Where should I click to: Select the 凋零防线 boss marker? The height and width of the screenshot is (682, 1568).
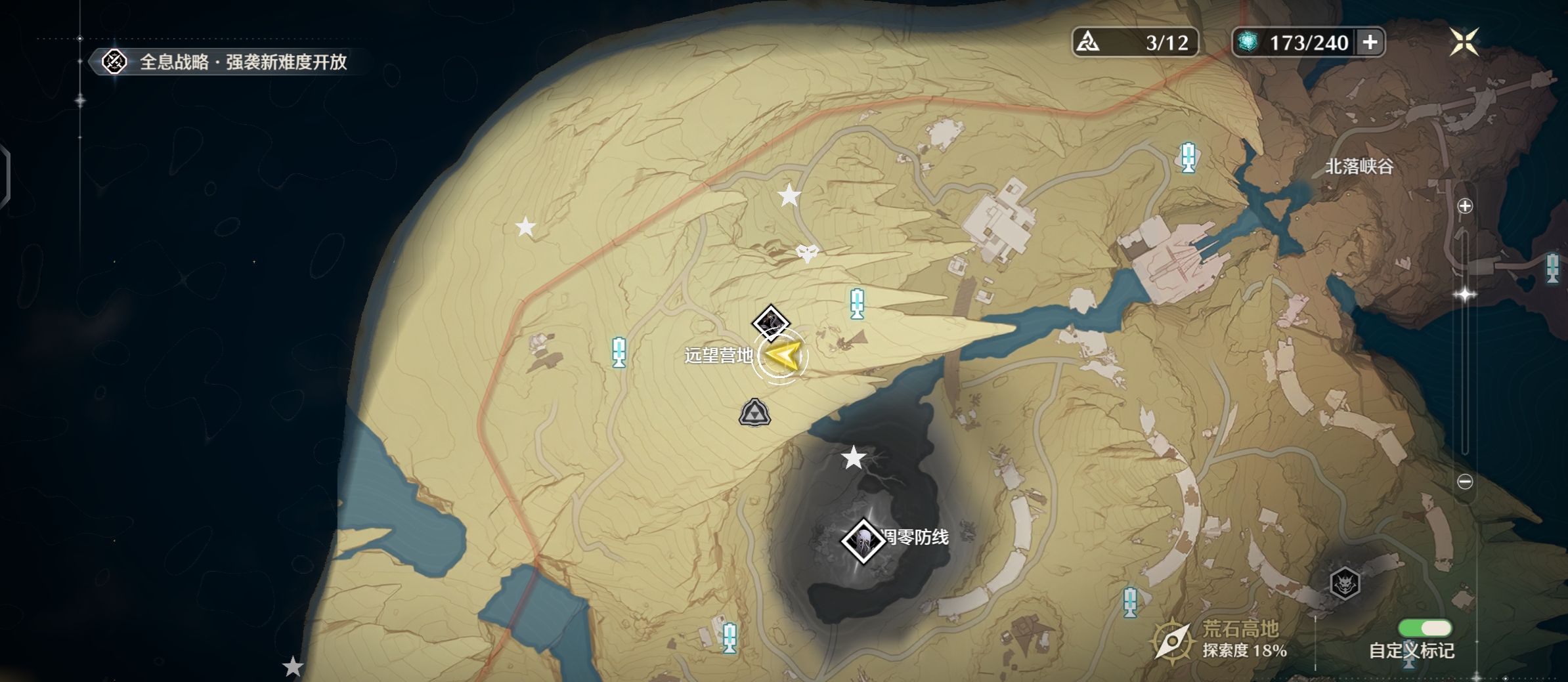[x=862, y=541]
